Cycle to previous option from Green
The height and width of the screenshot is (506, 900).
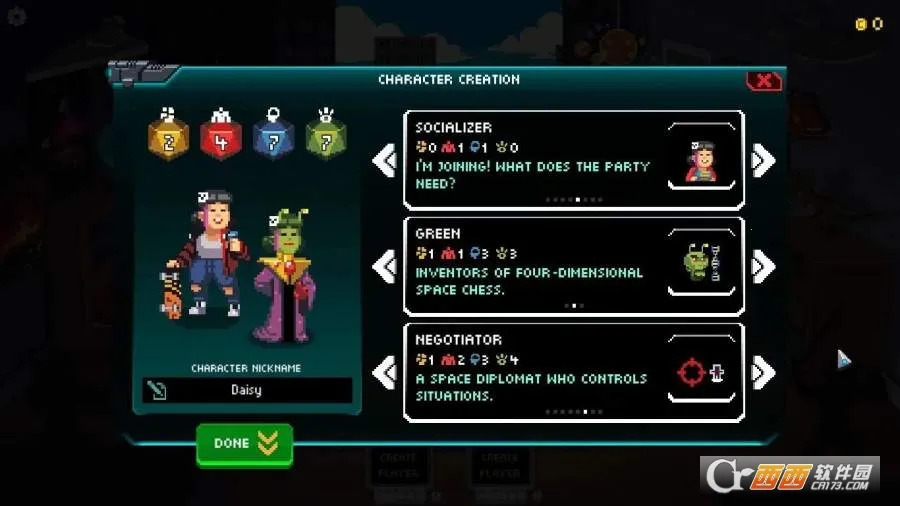384,266
